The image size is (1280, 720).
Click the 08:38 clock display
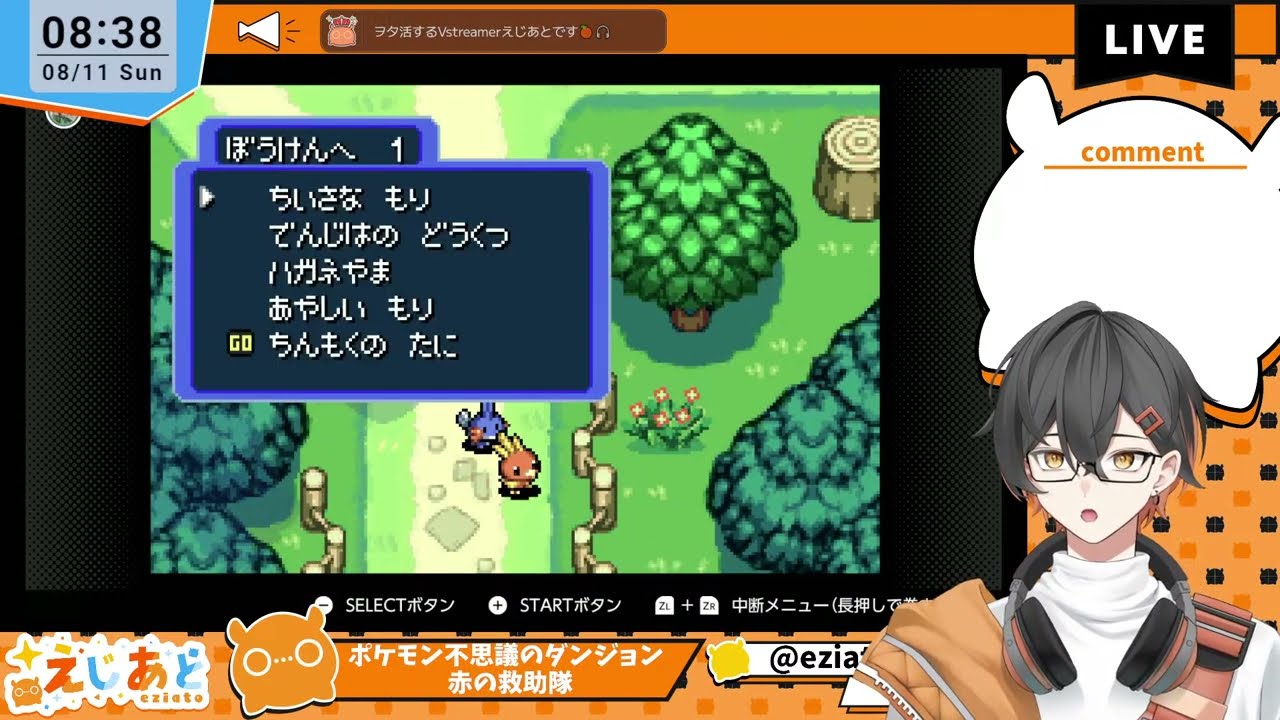pos(100,30)
